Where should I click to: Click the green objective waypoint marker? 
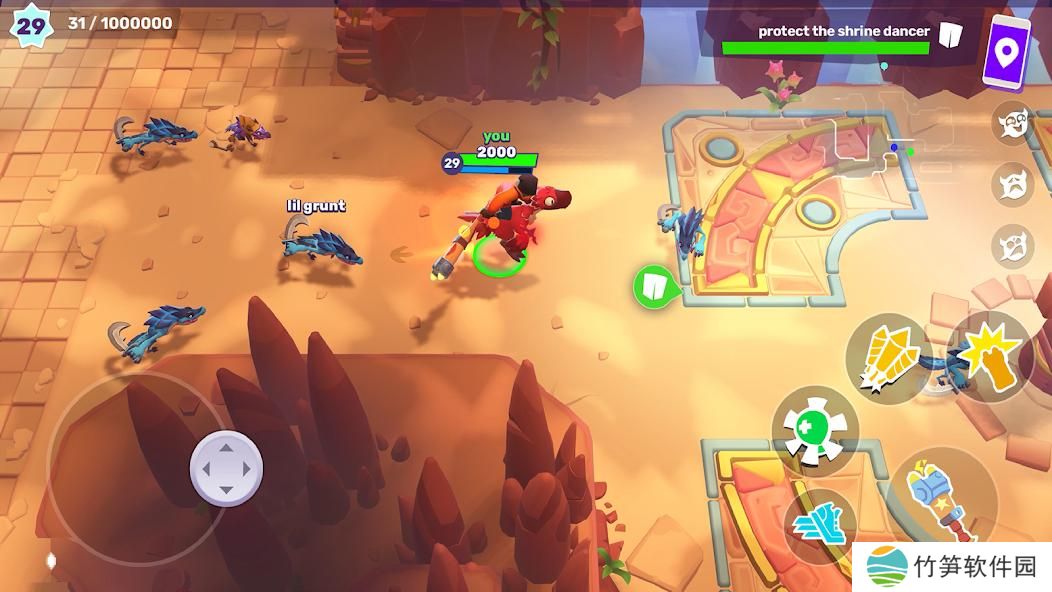(x=653, y=287)
